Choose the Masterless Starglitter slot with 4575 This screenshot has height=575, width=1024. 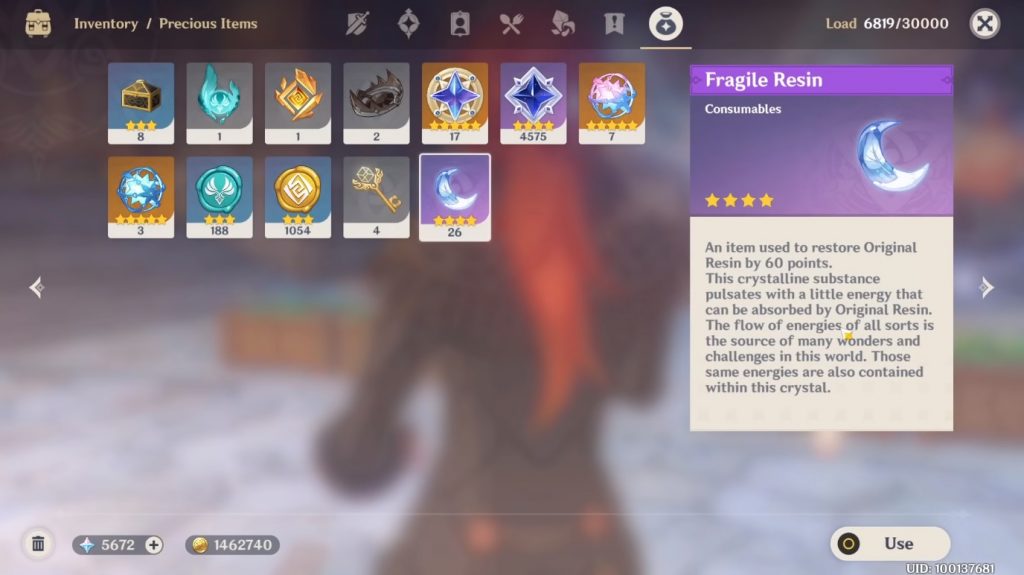533,103
